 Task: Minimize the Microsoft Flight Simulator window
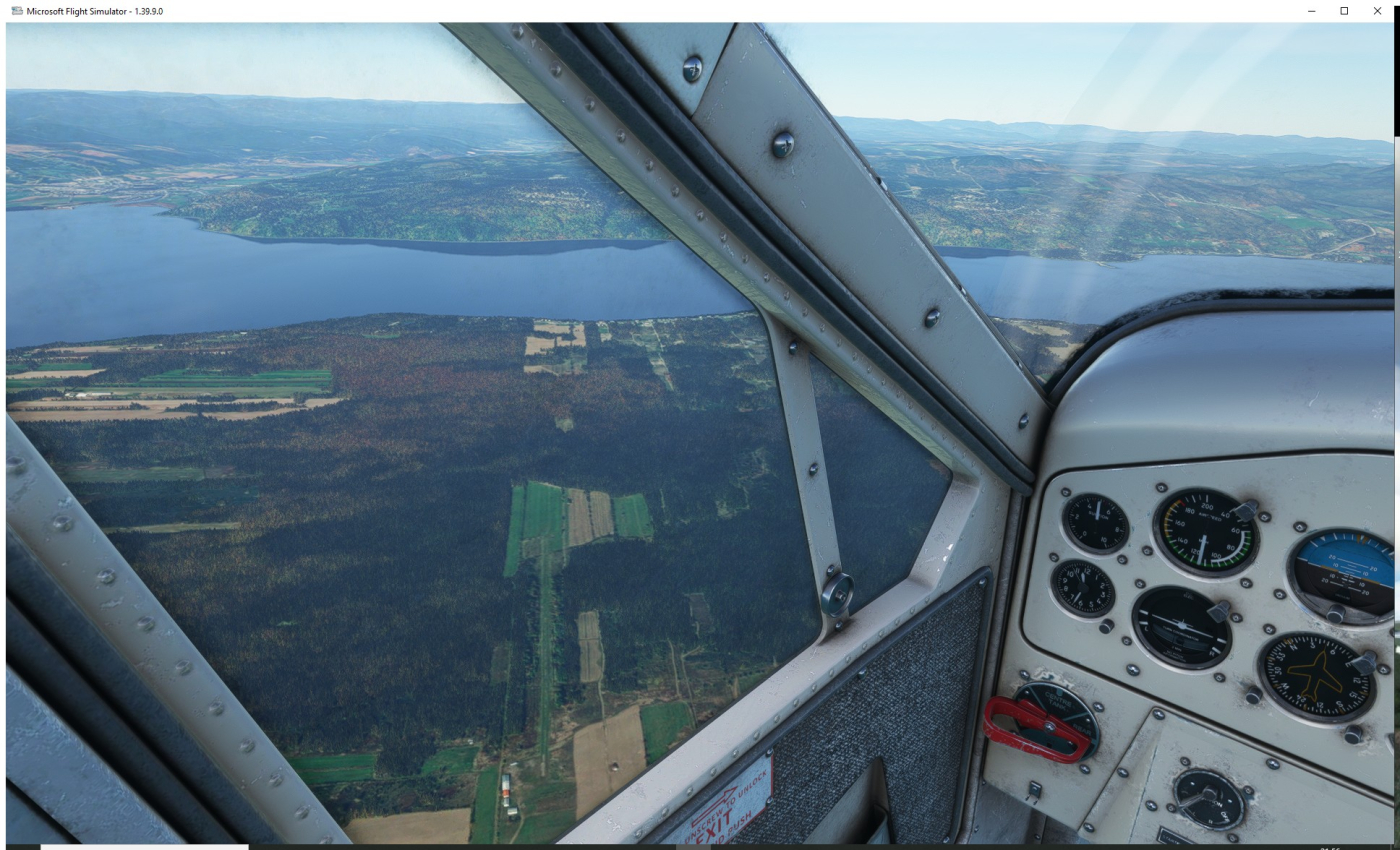pyautogui.click(x=1310, y=10)
